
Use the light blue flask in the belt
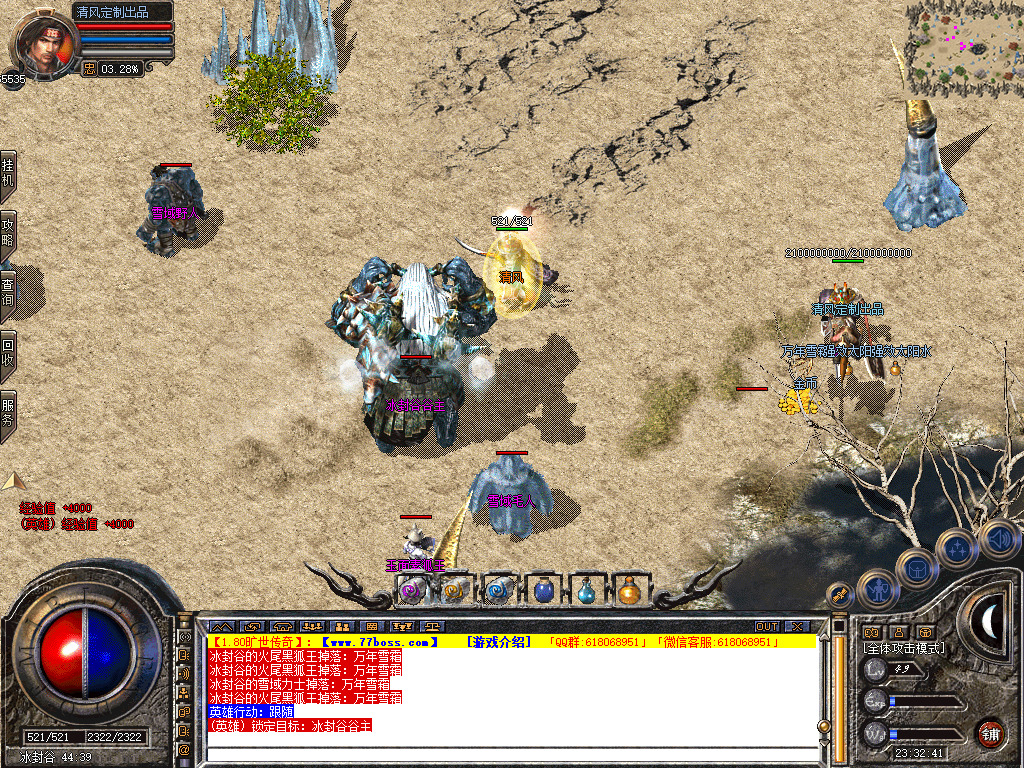tap(586, 591)
